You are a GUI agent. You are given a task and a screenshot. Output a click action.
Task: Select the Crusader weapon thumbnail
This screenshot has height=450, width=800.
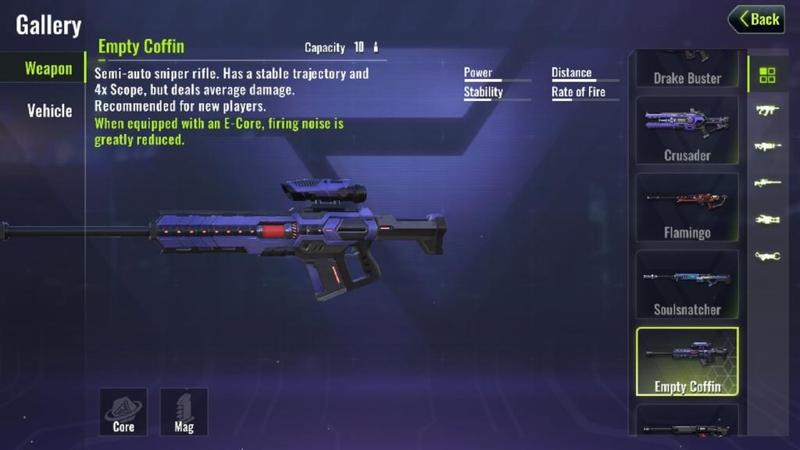point(687,132)
